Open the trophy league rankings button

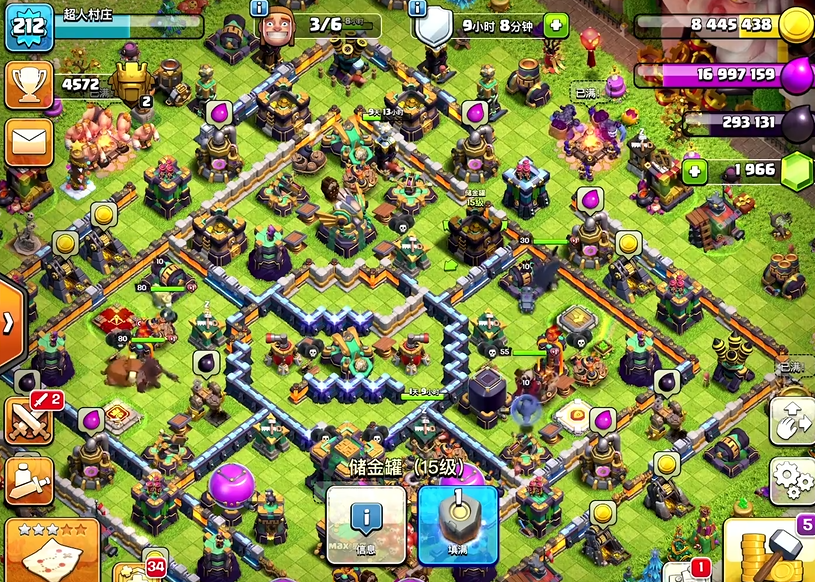[x=29, y=86]
